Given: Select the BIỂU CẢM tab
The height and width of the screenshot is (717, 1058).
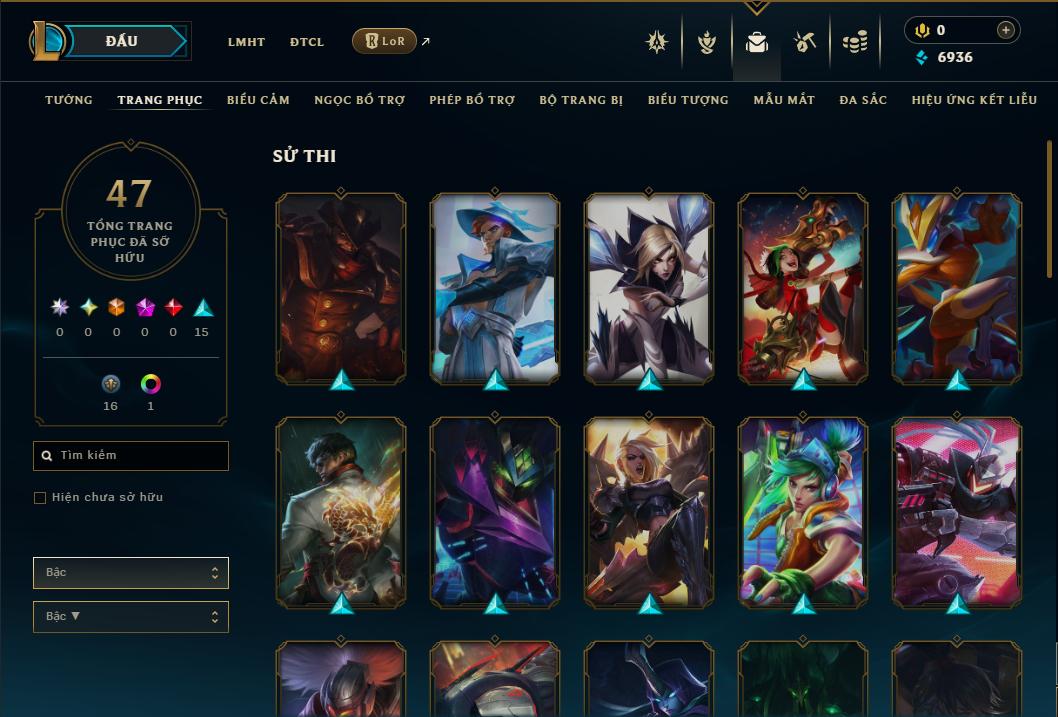Looking at the screenshot, I should 258,100.
